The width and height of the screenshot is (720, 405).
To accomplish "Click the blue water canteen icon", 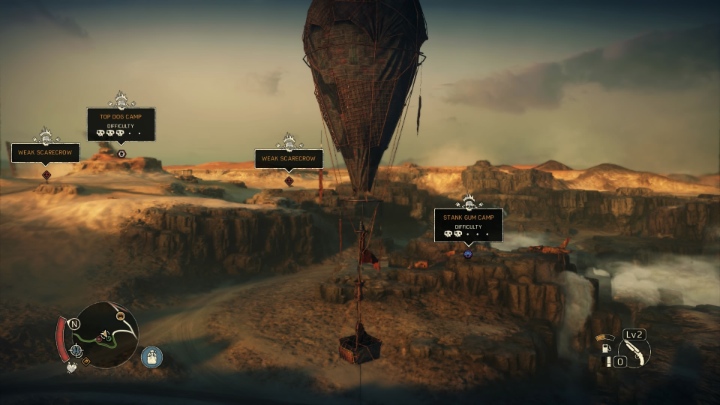I will [x=151, y=356].
